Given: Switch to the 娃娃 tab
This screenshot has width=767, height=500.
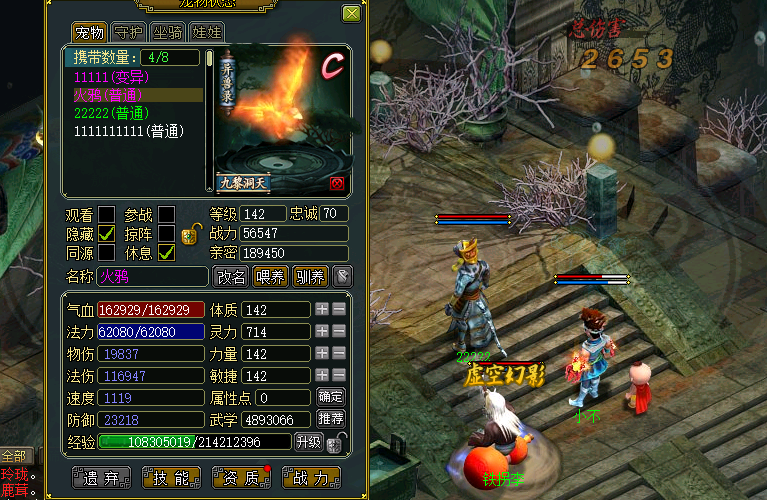Looking at the screenshot, I should pos(206,32).
